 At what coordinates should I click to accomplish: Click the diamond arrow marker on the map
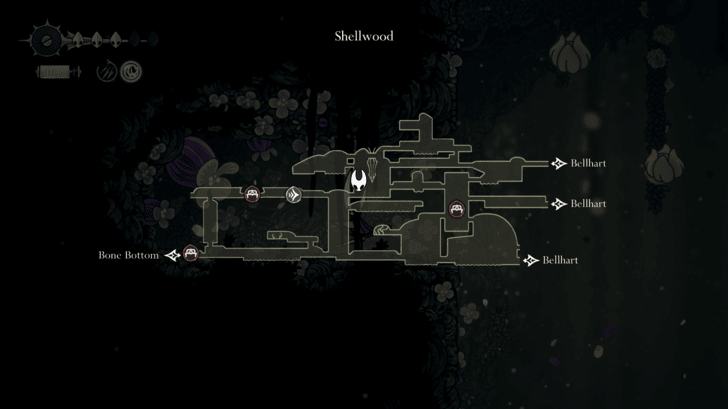pos(293,195)
